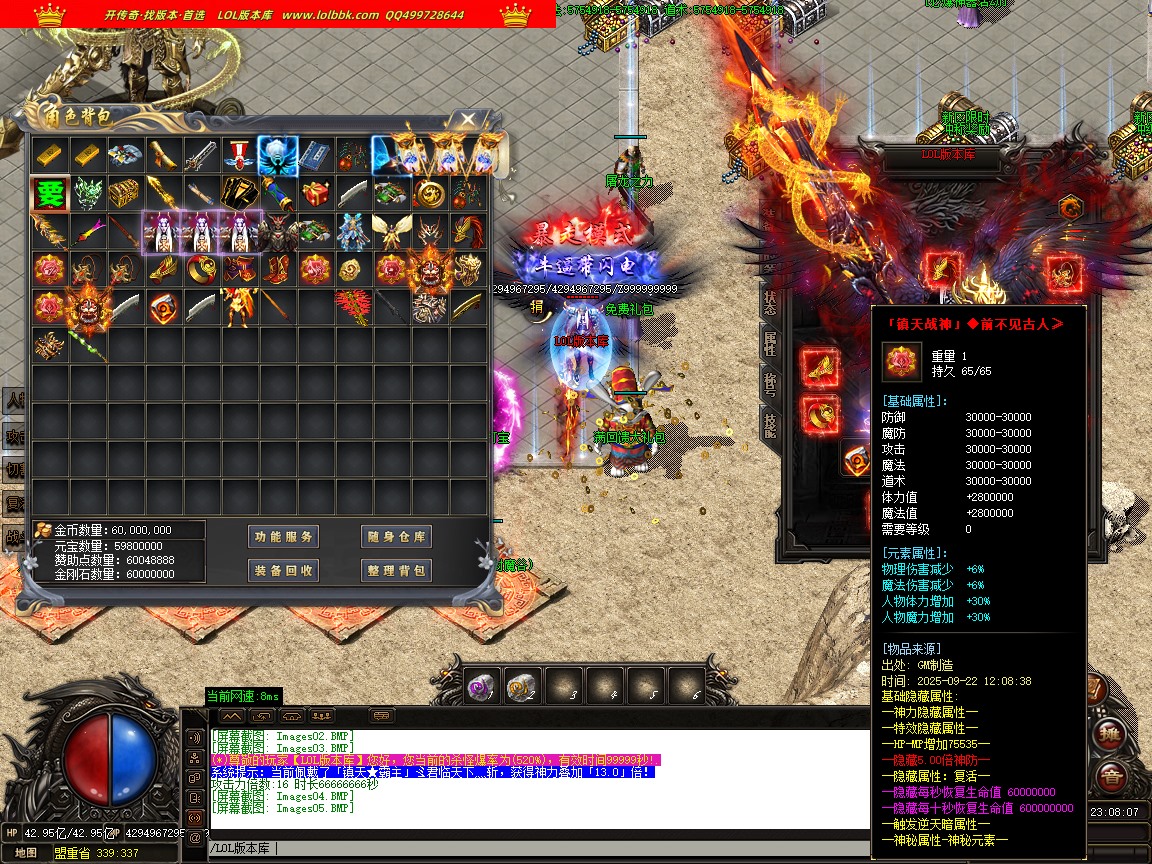
Task: Open the 地图 map button
Action: tap(27, 853)
